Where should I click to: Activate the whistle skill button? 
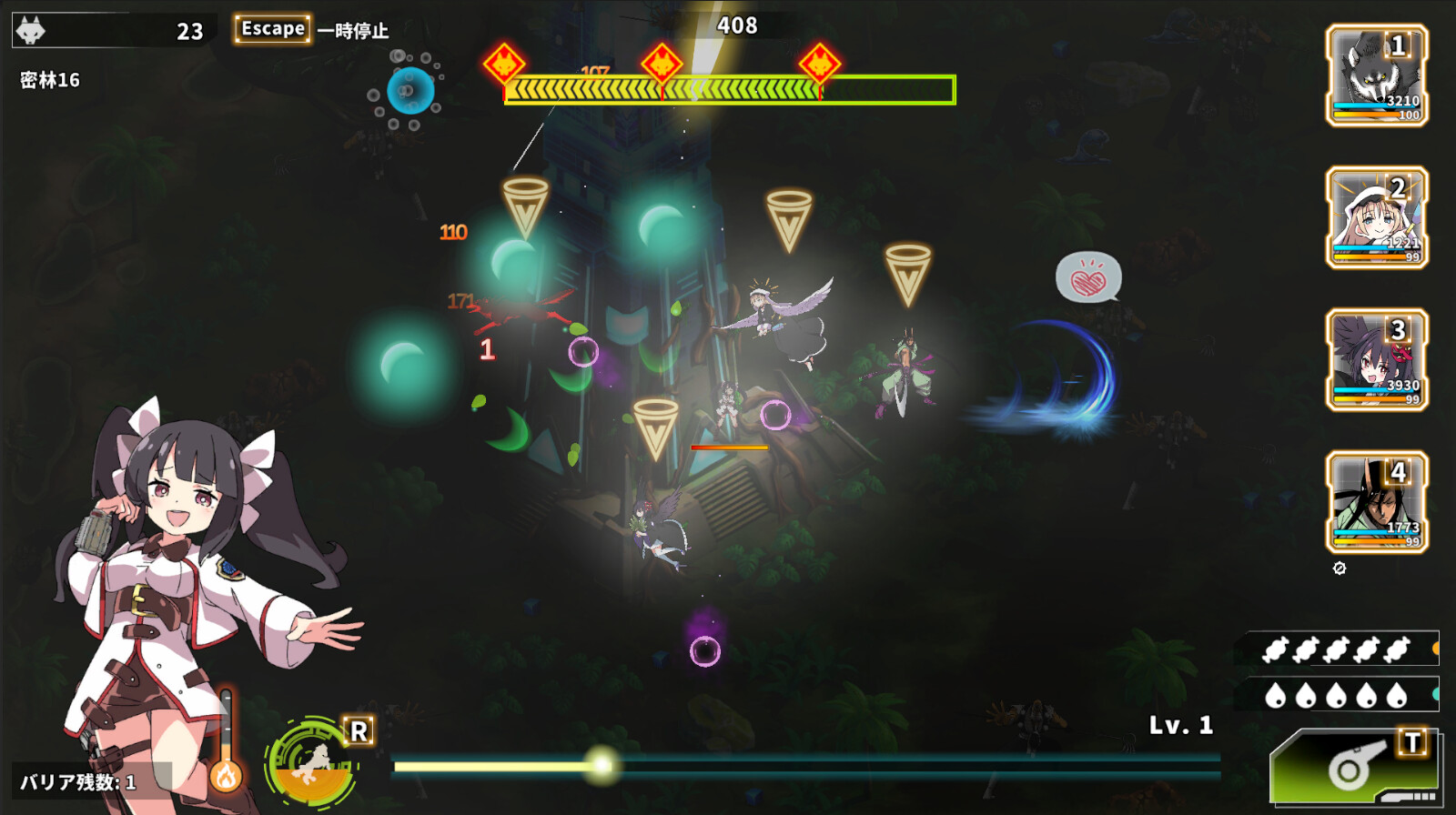[x=1356, y=769]
